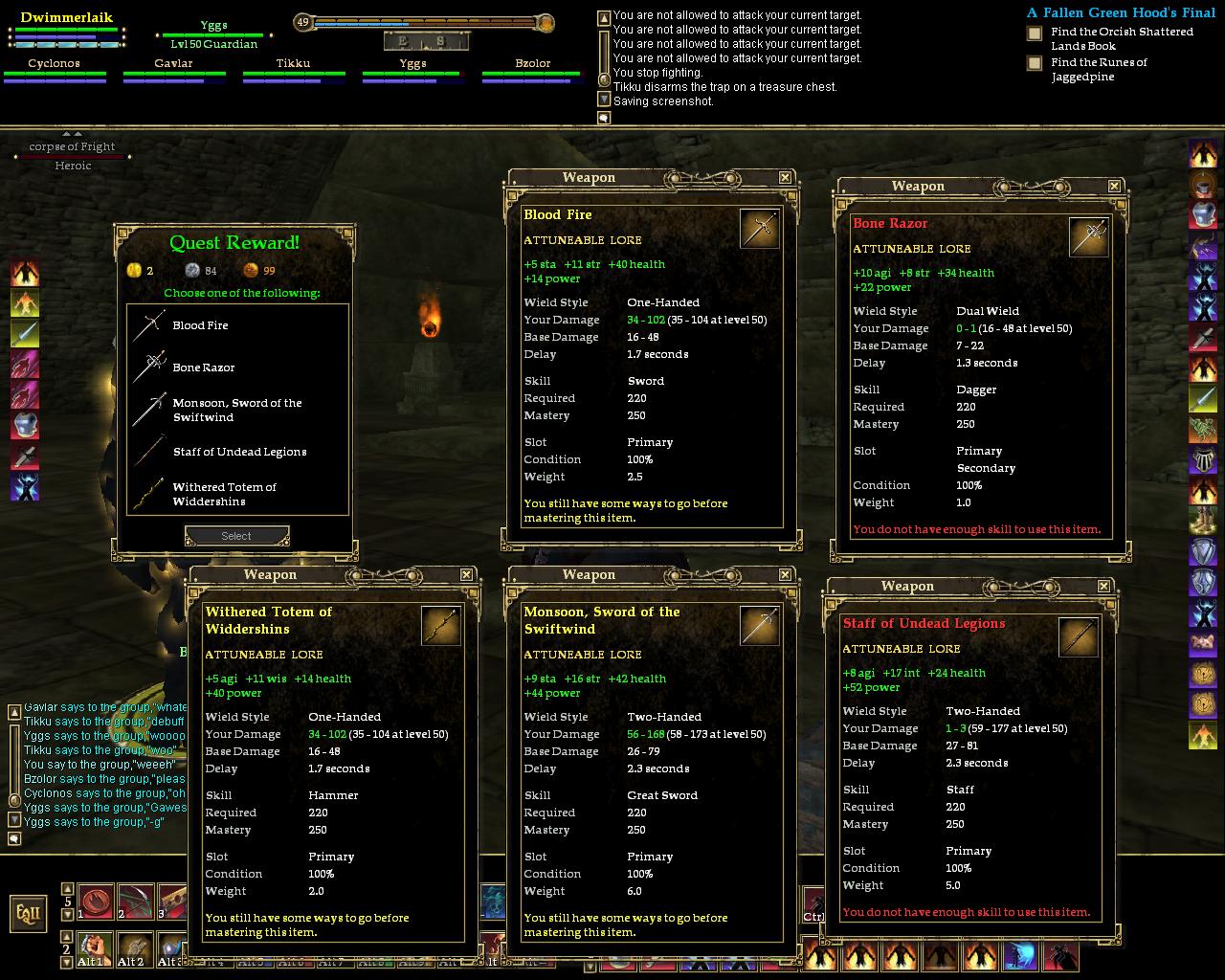Target group member Bzolor
Image resolution: width=1225 pixels, height=980 pixels.
pyautogui.click(x=532, y=64)
